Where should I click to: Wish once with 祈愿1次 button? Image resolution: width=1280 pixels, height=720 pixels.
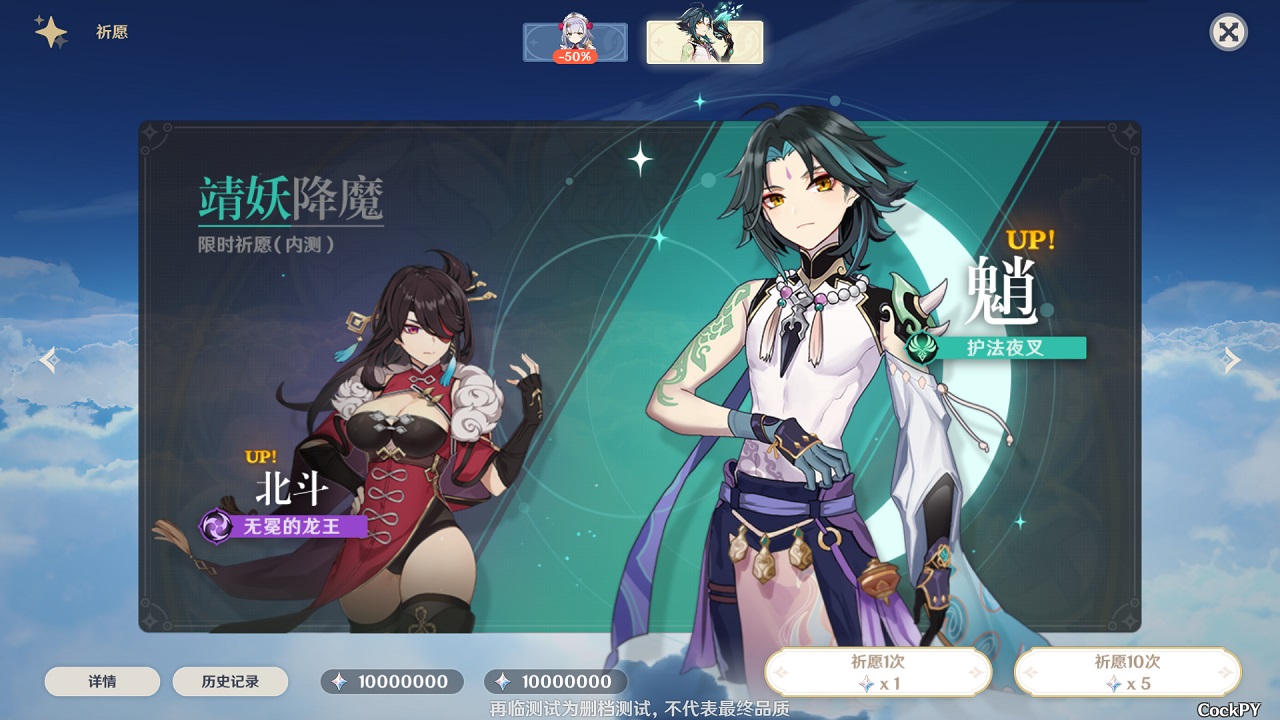[x=878, y=672]
